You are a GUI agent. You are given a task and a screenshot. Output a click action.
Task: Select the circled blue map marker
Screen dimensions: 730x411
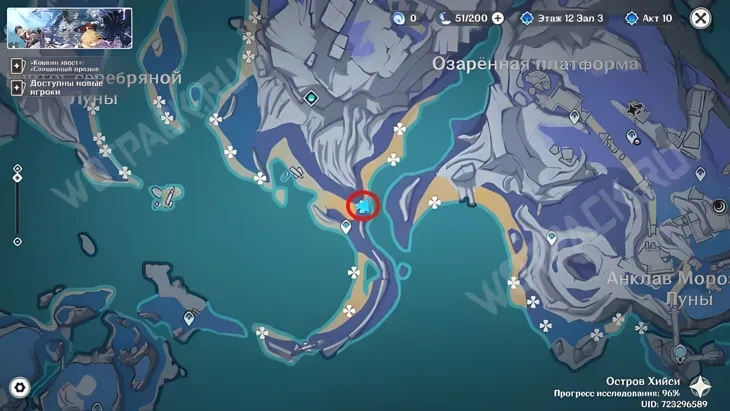point(364,206)
